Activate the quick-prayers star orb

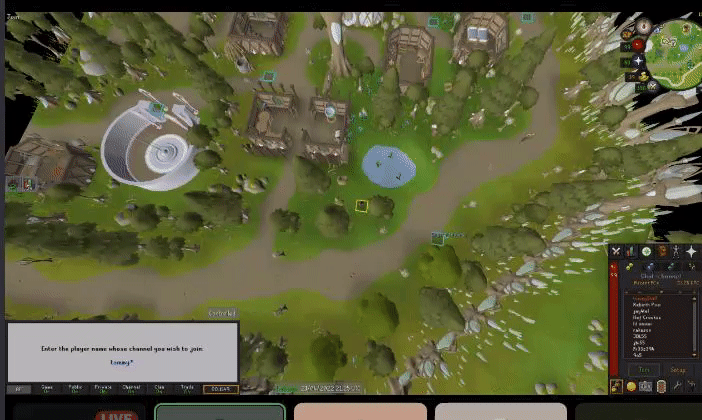click(x=637, y=60)
